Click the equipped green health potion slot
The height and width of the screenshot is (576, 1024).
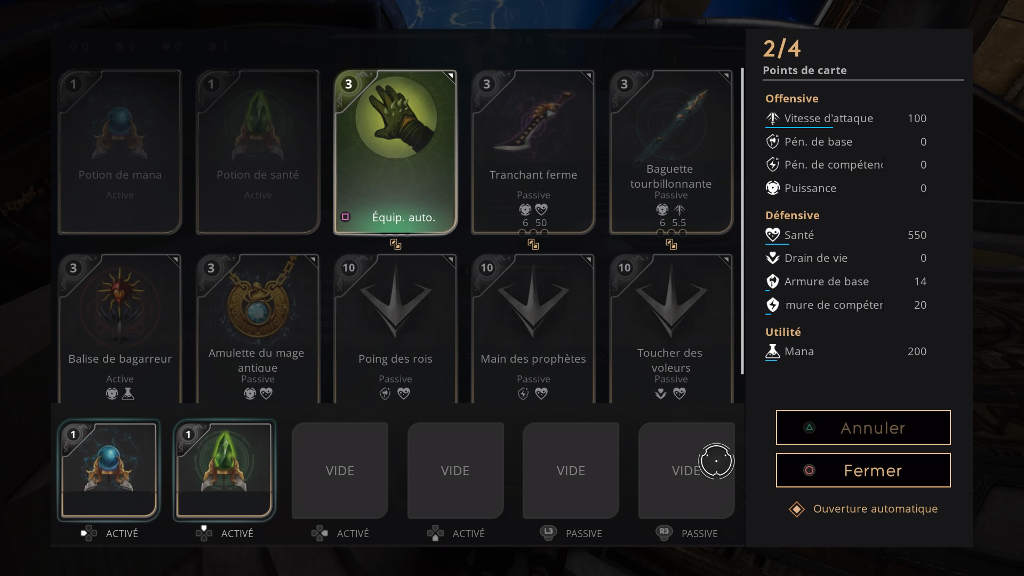[x=224, y=470]
